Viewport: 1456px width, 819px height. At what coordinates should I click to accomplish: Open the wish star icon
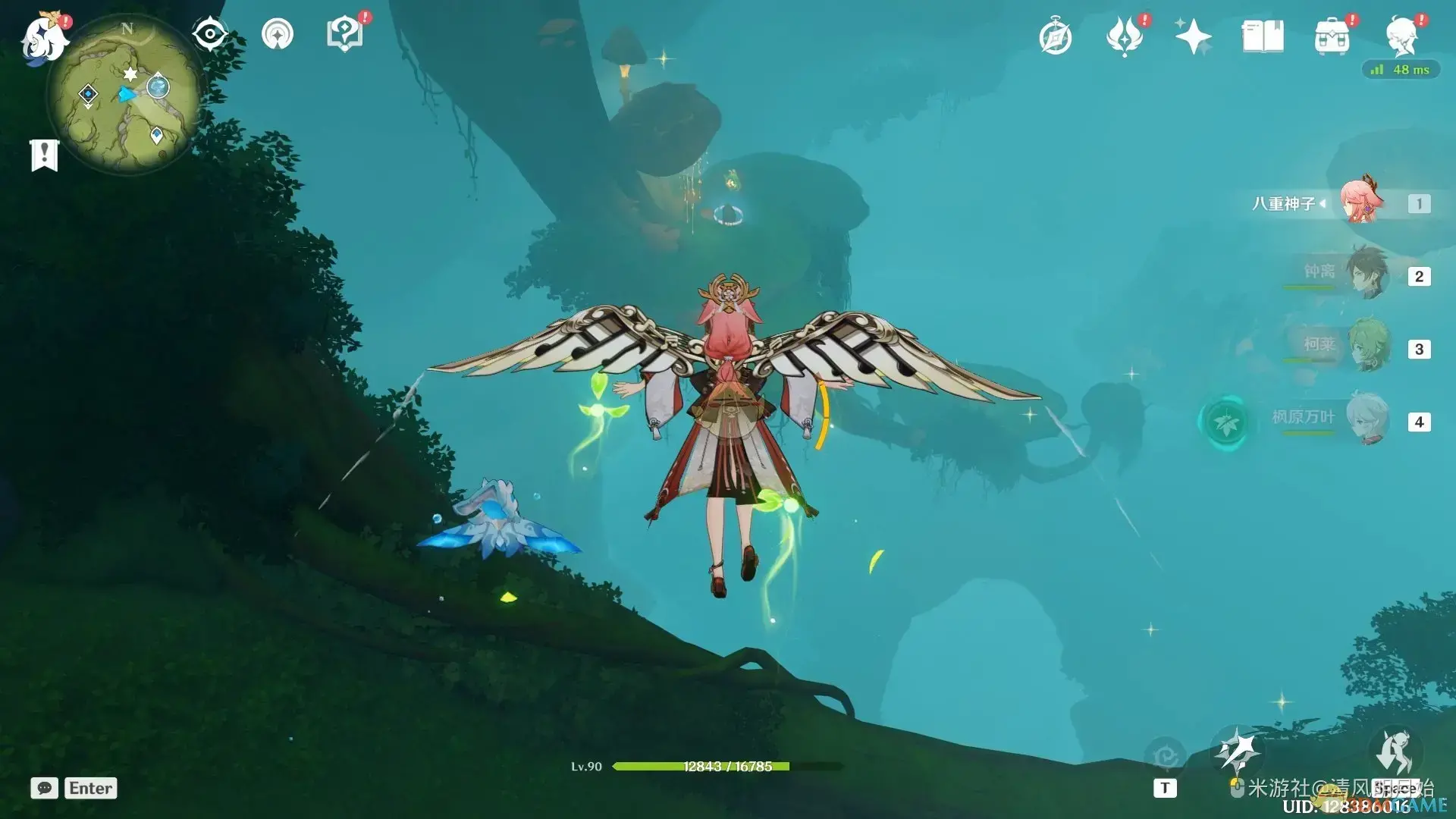click(1193, 37)
